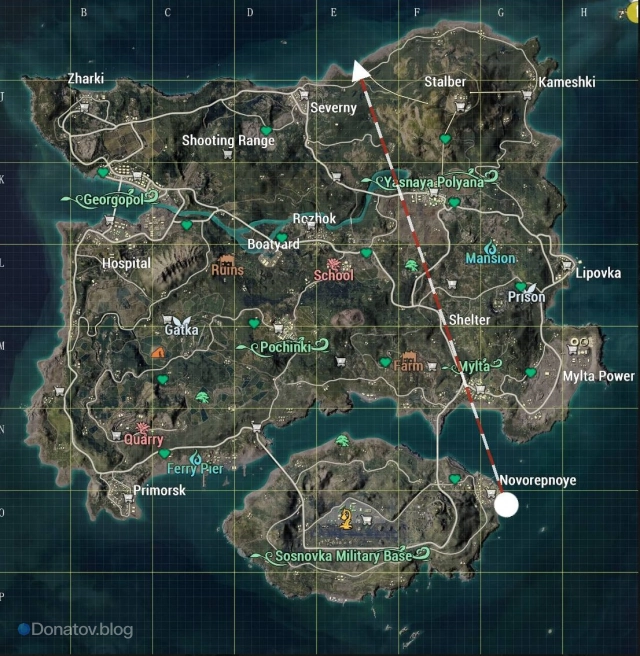Pick the Mylta Power label

tap(598, 376)
